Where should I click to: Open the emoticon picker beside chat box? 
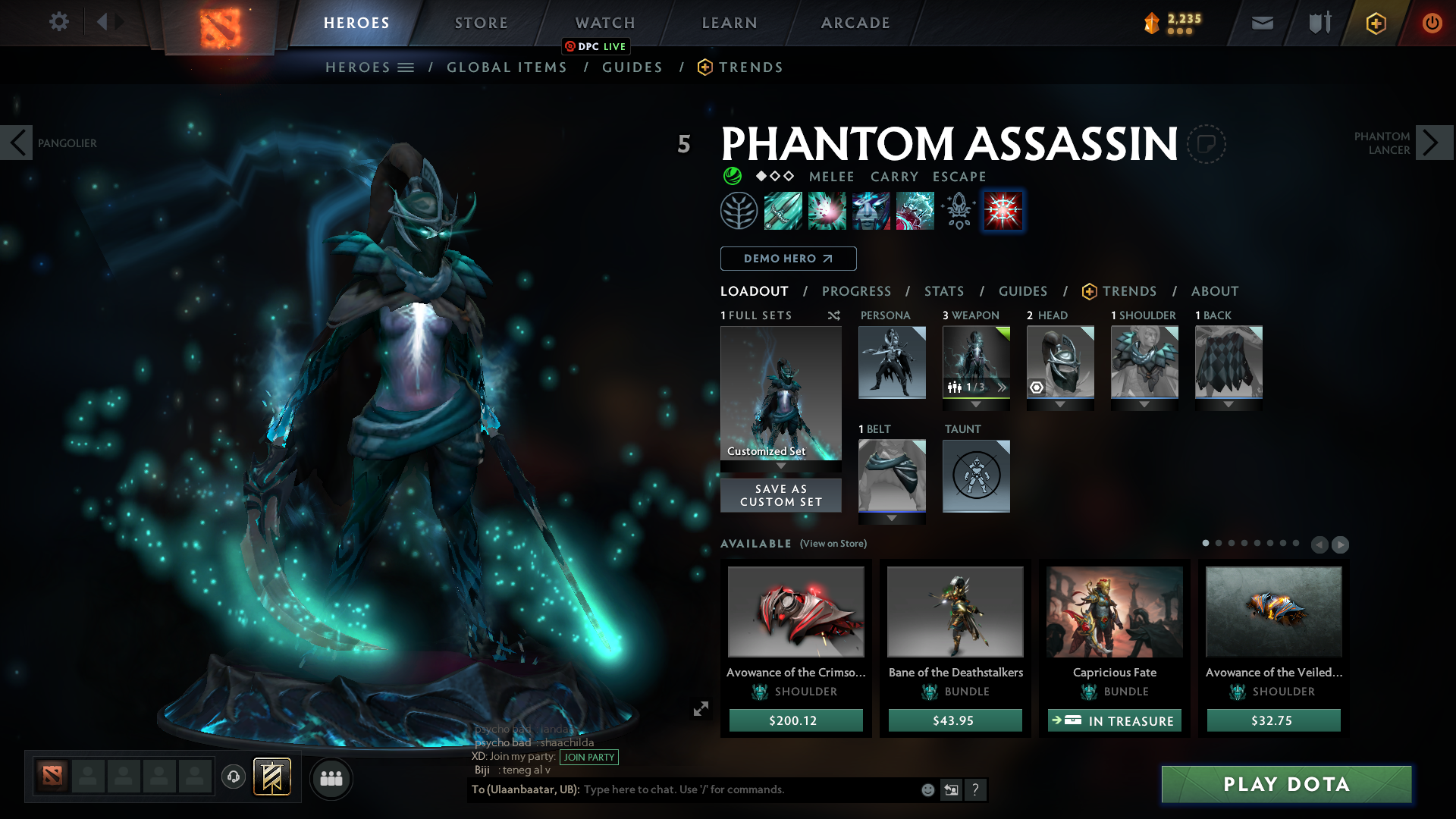[x=928, y=790]
